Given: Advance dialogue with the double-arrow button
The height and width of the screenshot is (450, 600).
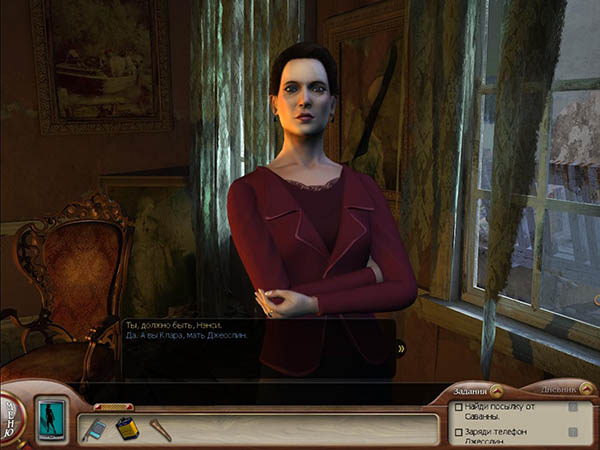Looking at the screenshot, I should 401,348.
